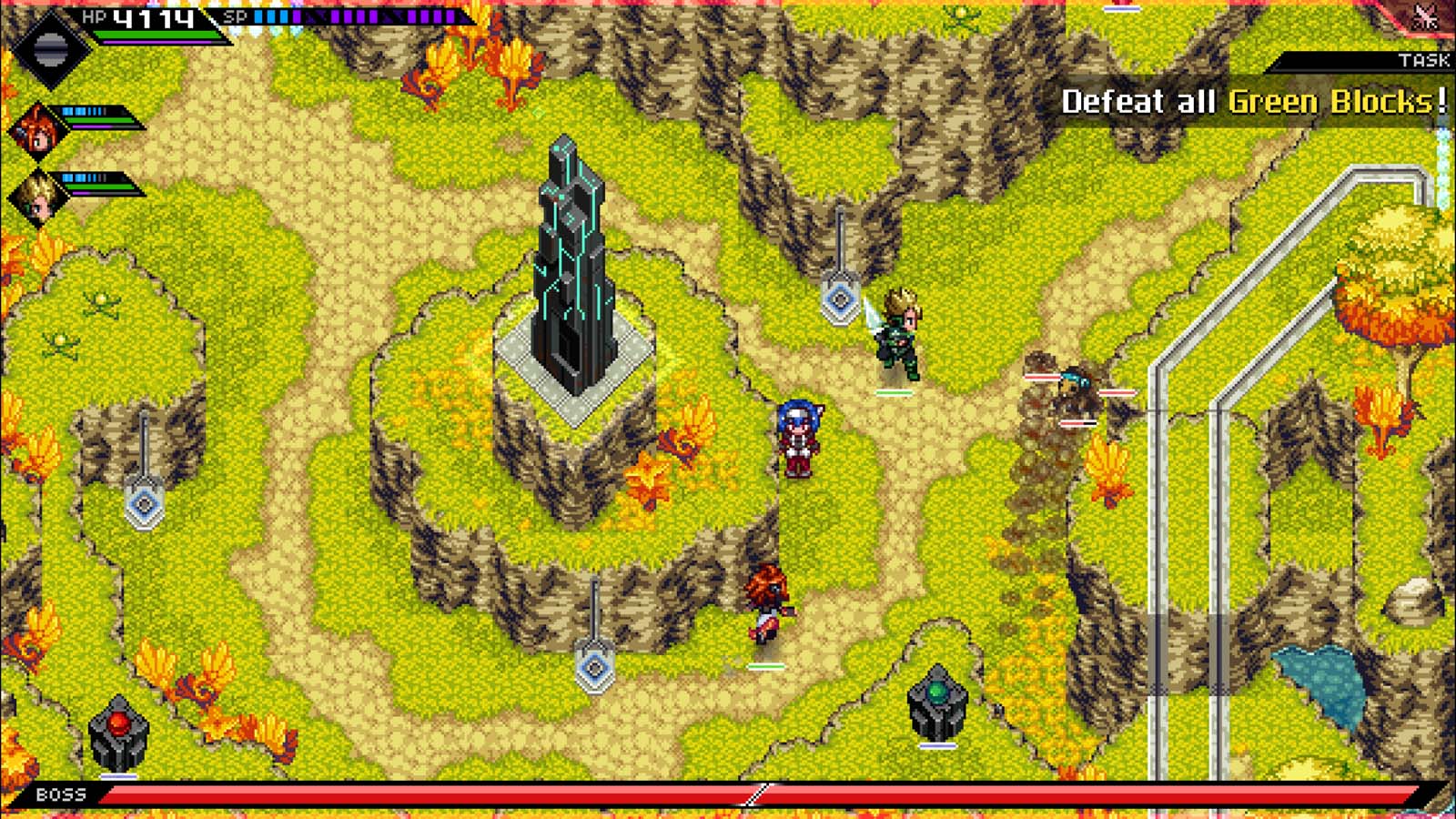The width and height of the screenshot is (1456, 819).
Task: Select the player's diamond avatar emblem
Action: click(52, 47)
